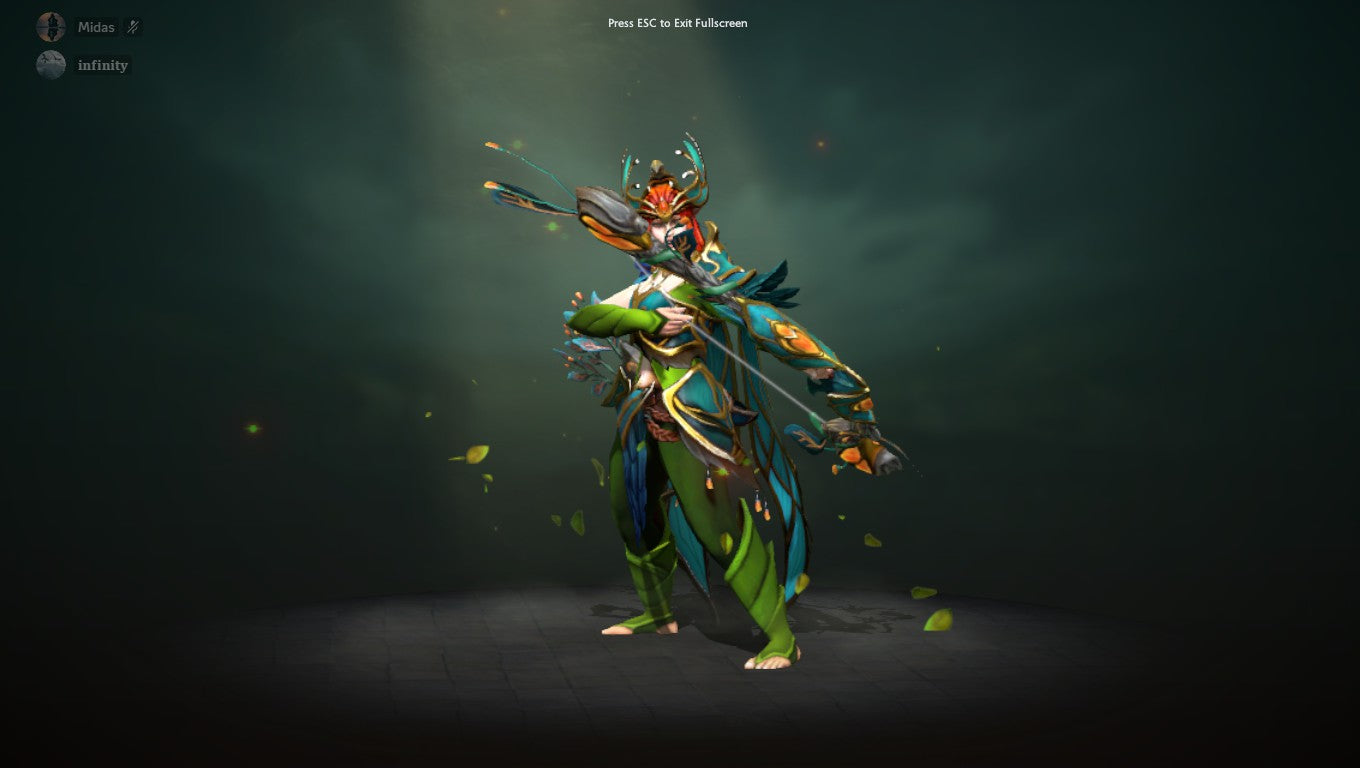Click the muted microphone icon beside Midas
The height and width of the screenshot is (768, 1360).
pyautogui.click(x=132, y=27)
